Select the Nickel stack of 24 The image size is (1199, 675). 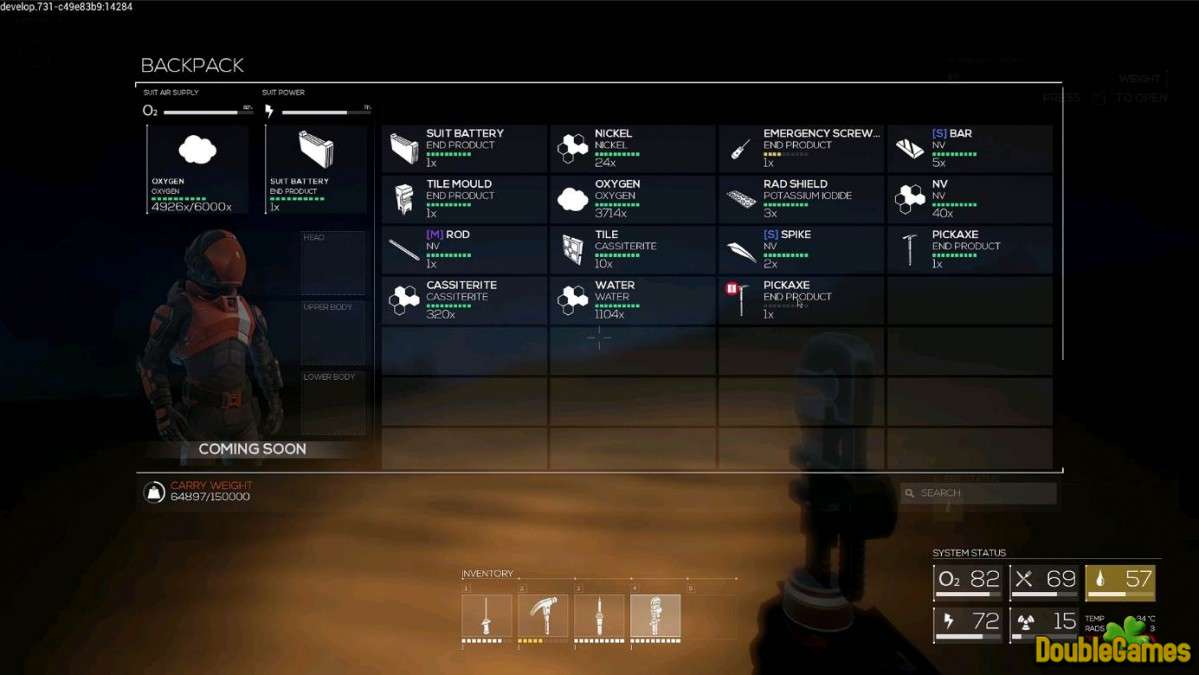[x=632, y=148]
